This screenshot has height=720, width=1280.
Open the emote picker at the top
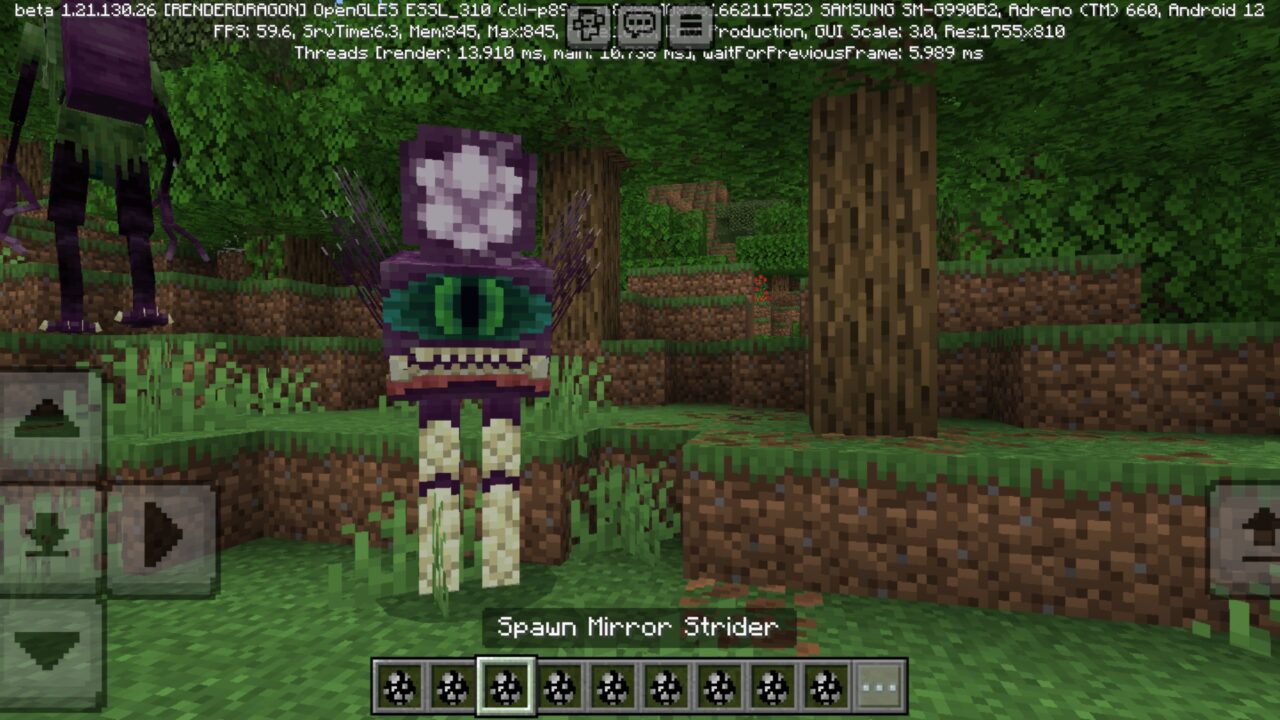pos(588,25)
